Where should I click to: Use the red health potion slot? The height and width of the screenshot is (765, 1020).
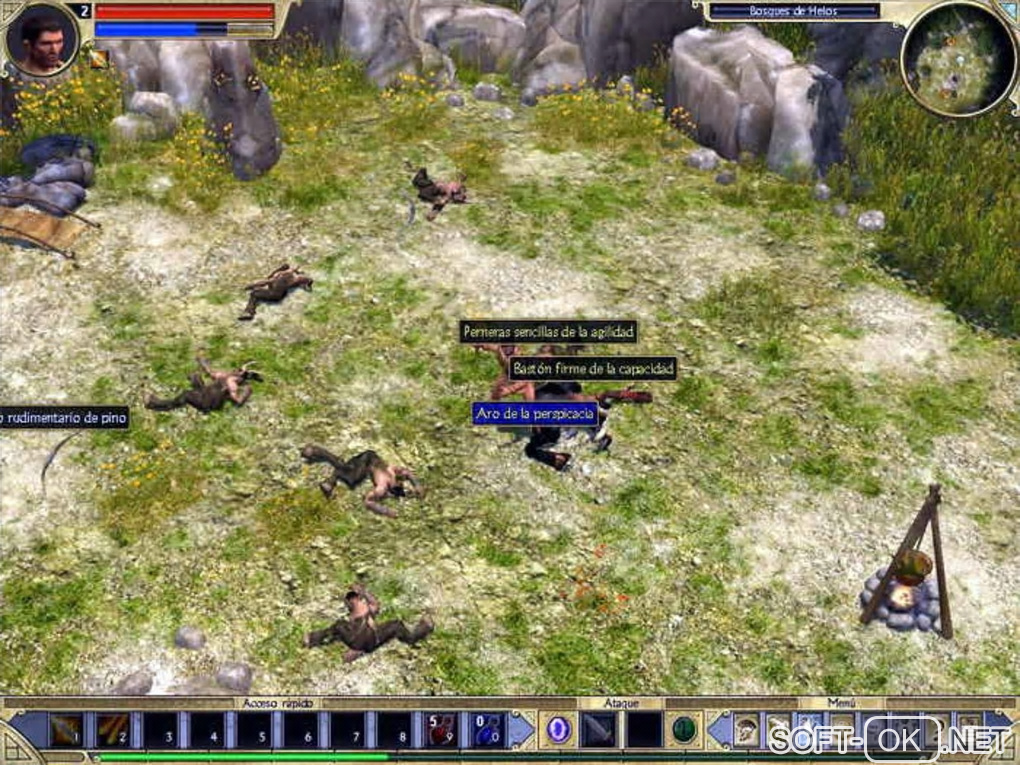pyautogui.click(x=442, y=730)
